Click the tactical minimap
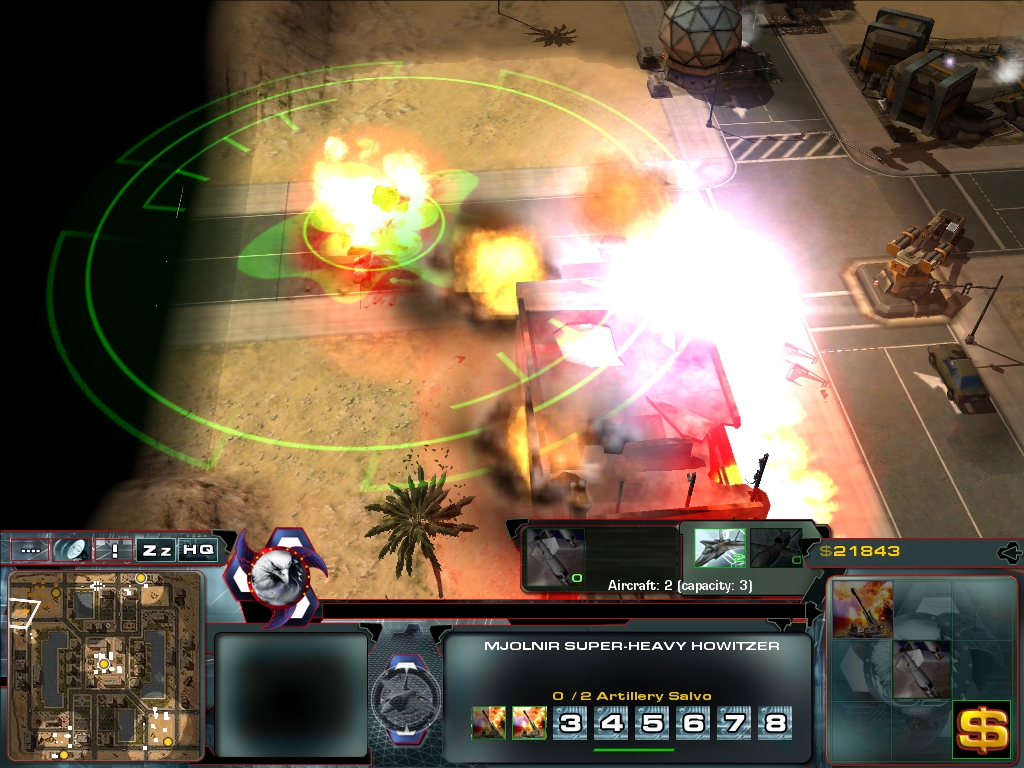Viewport: 1024px width, 768px height. click(x=105, y=663)
